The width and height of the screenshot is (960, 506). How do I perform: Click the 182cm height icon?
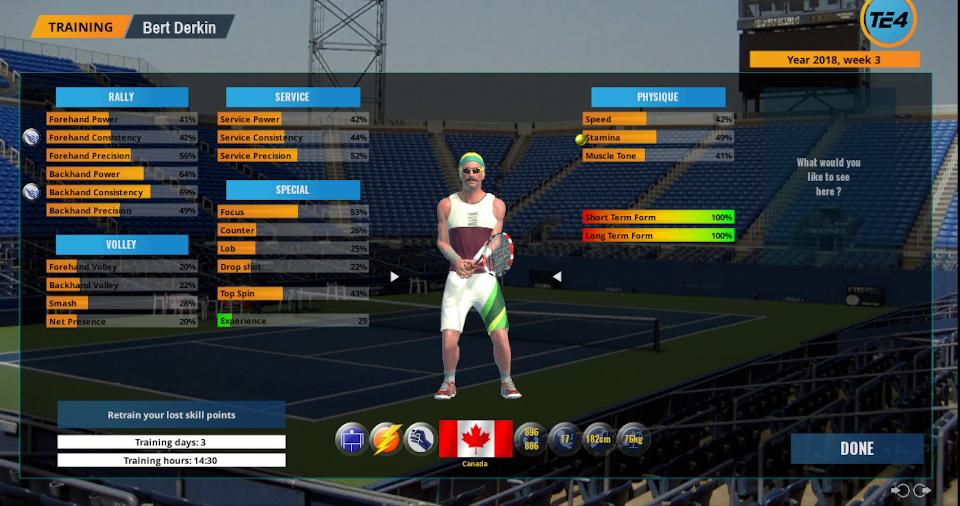[598, 439]
